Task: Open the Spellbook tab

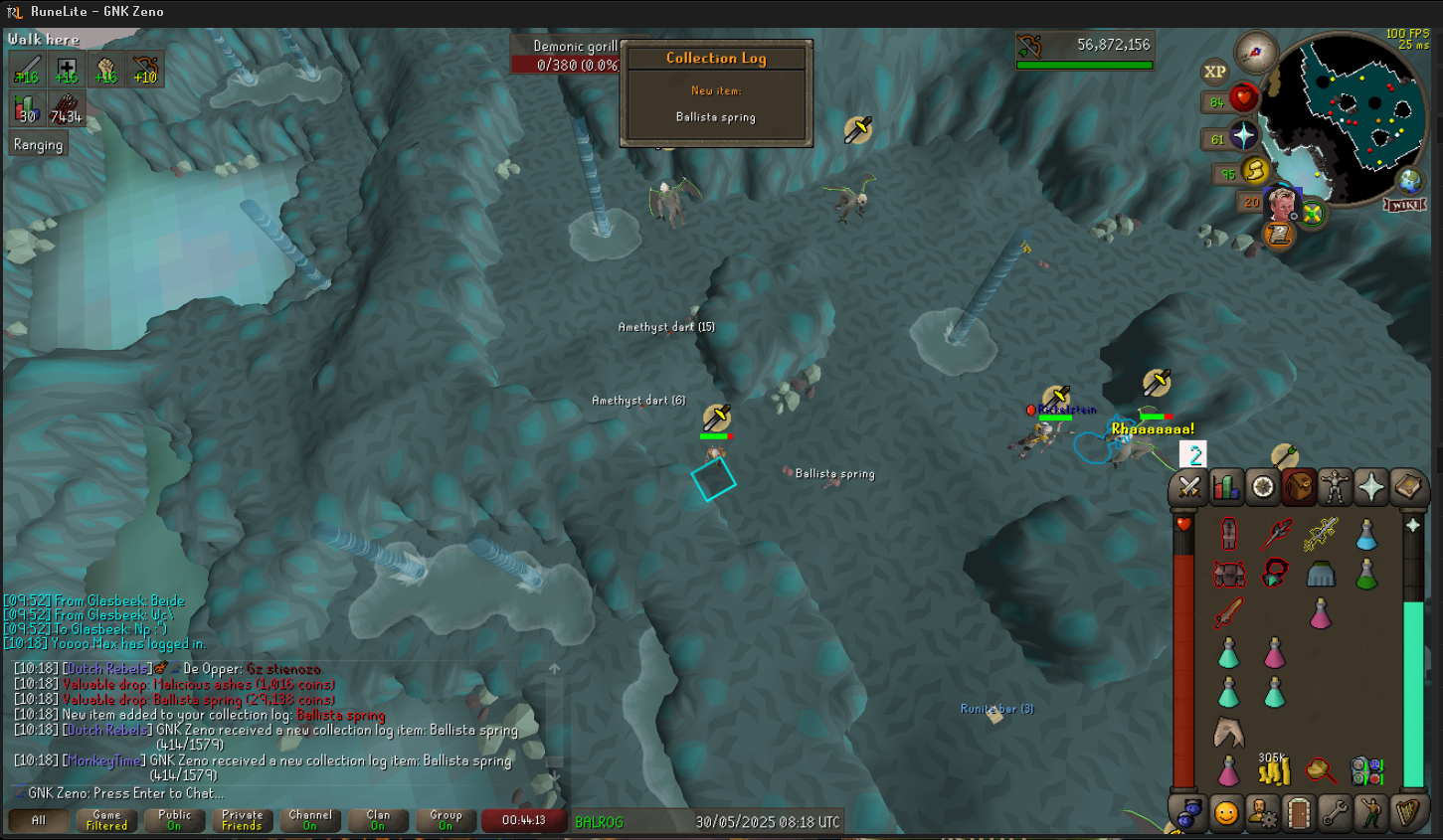Action: coord(1407,487)
